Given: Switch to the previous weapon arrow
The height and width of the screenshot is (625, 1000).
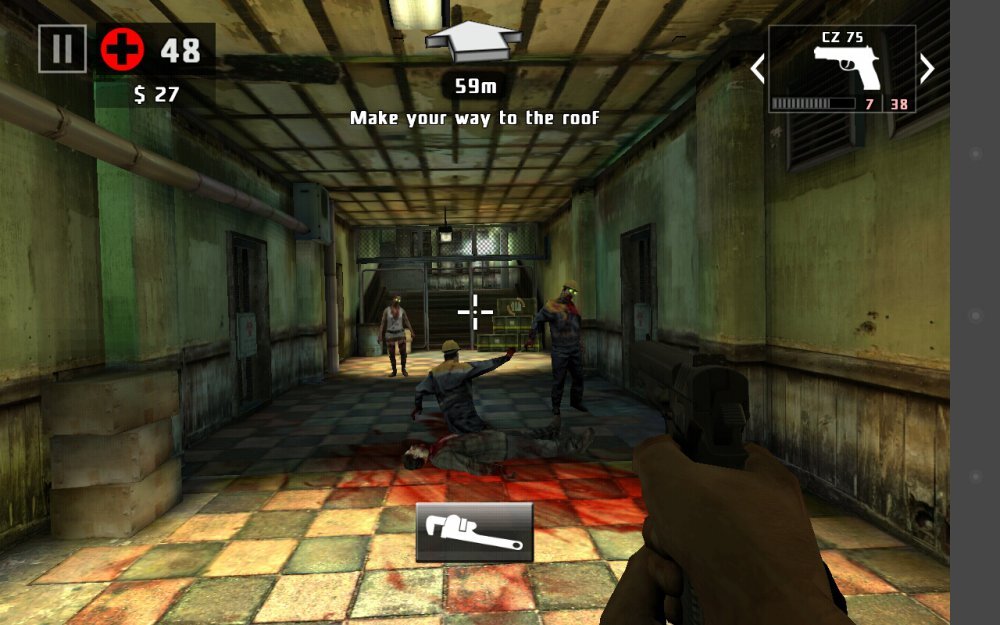Looking at the screenshot, I should 757,68.
